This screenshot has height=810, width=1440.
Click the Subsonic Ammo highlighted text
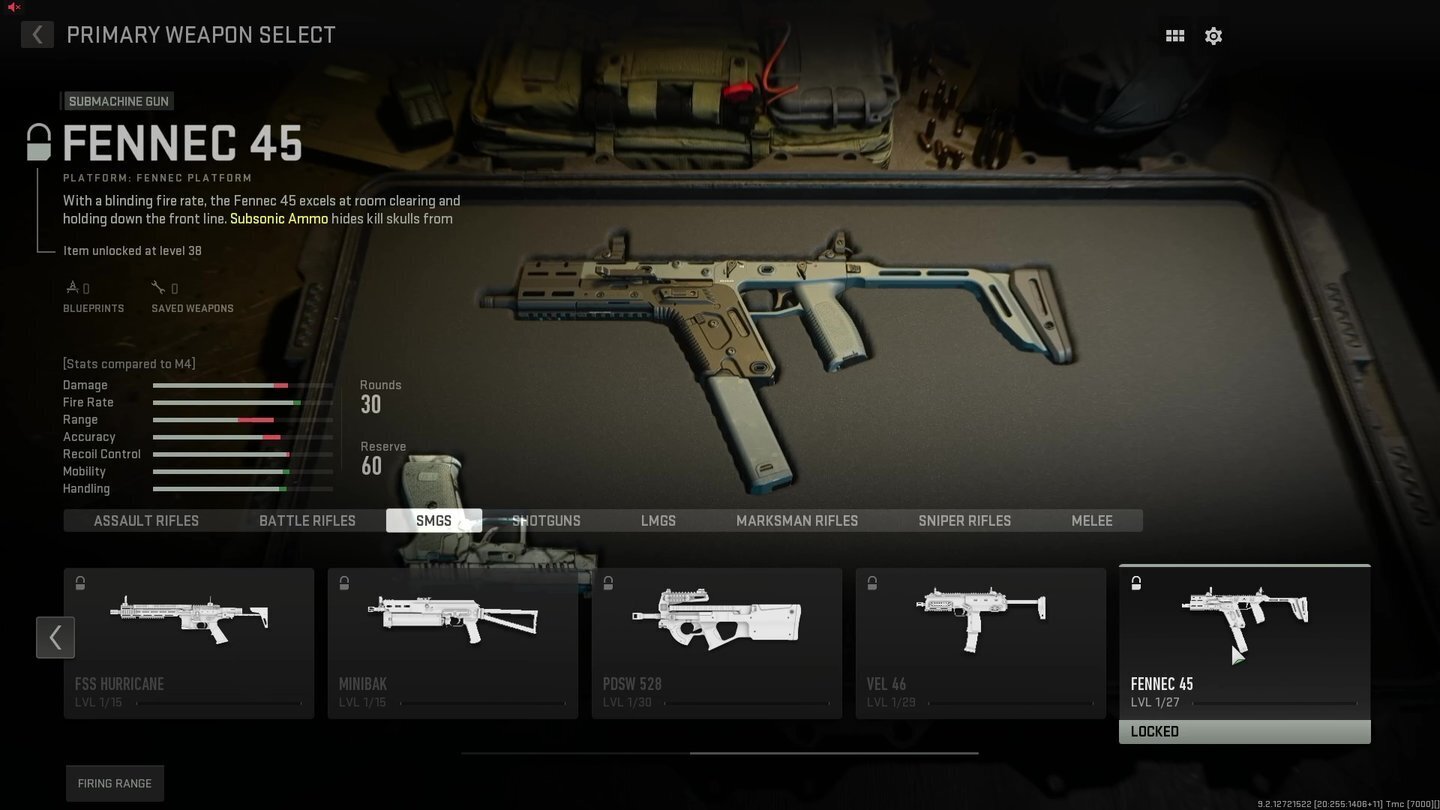tap(278, 218)
